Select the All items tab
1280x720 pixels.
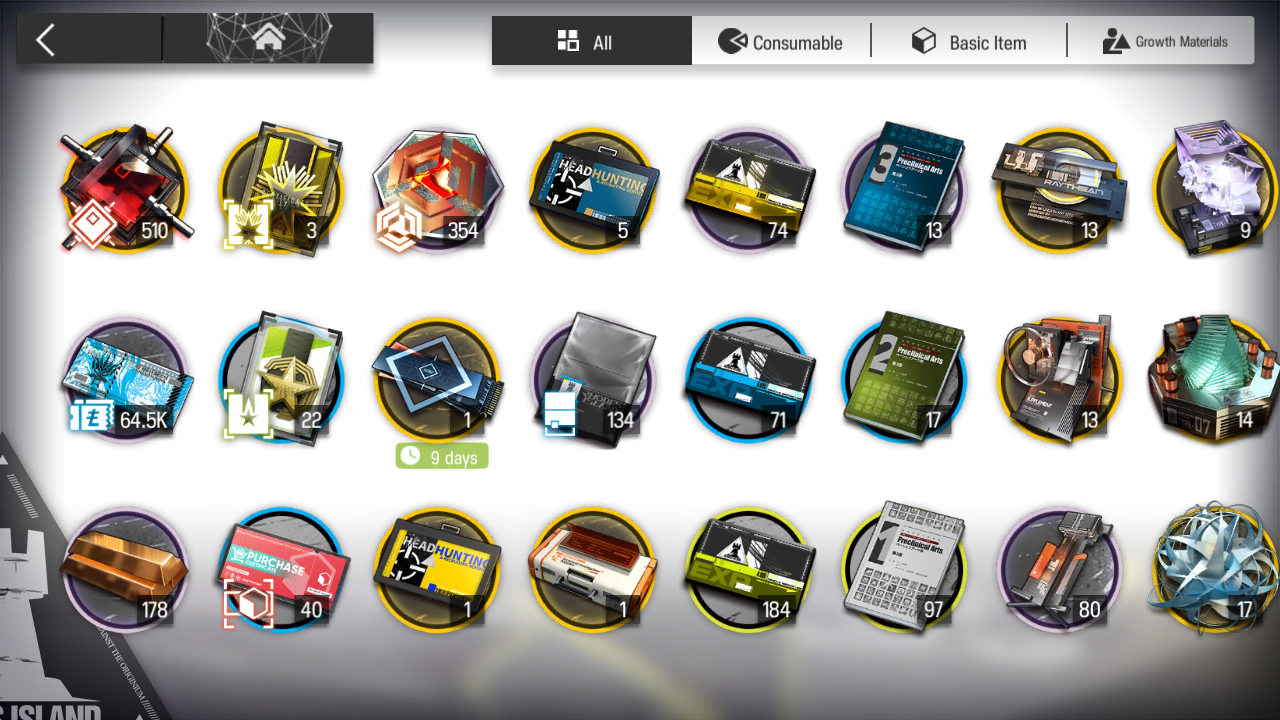click(591, 42)
